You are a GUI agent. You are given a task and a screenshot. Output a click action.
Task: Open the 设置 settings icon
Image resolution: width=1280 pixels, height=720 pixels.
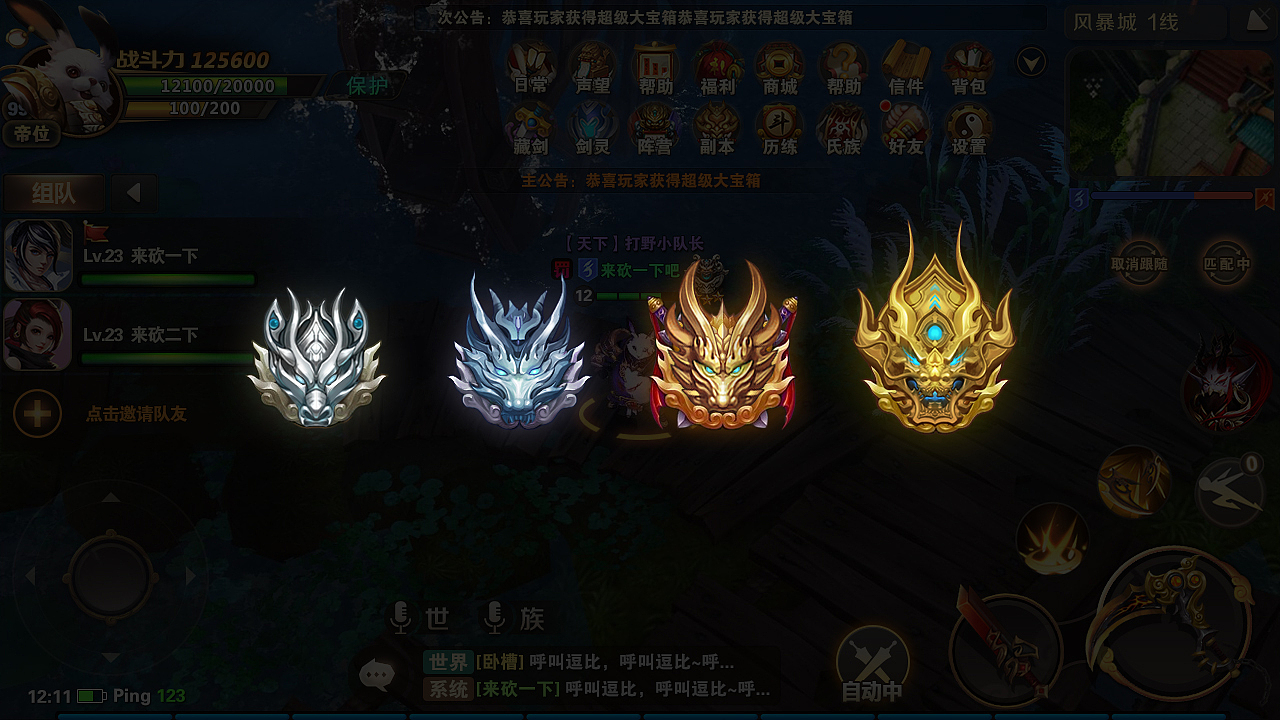coord(967,130)
